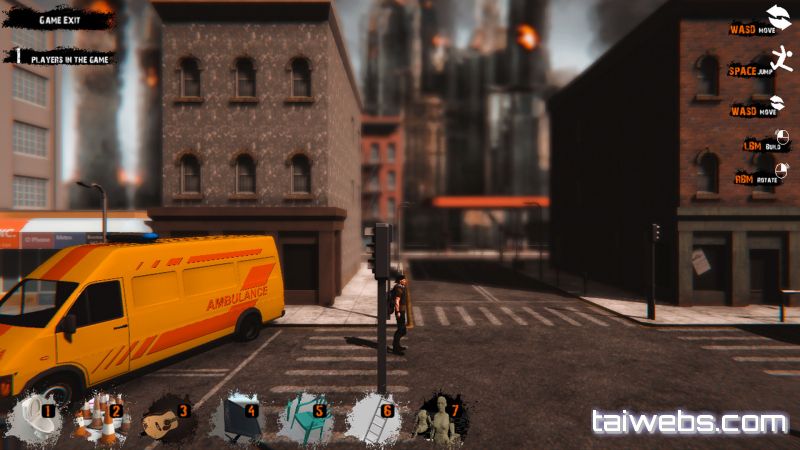This screenshot has height=450, width=800.
Task: Pick the mannequin figures in slot 7
Action: tap(440, 418)
